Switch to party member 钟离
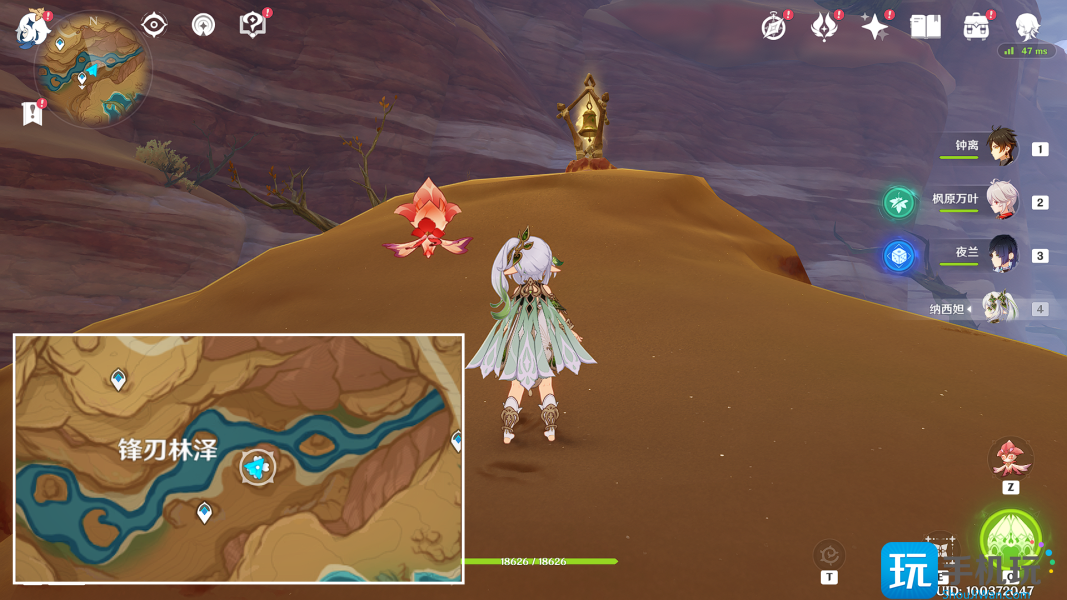The width and height of the screenshot is (1067, 600). click(x=1001, y=147)
